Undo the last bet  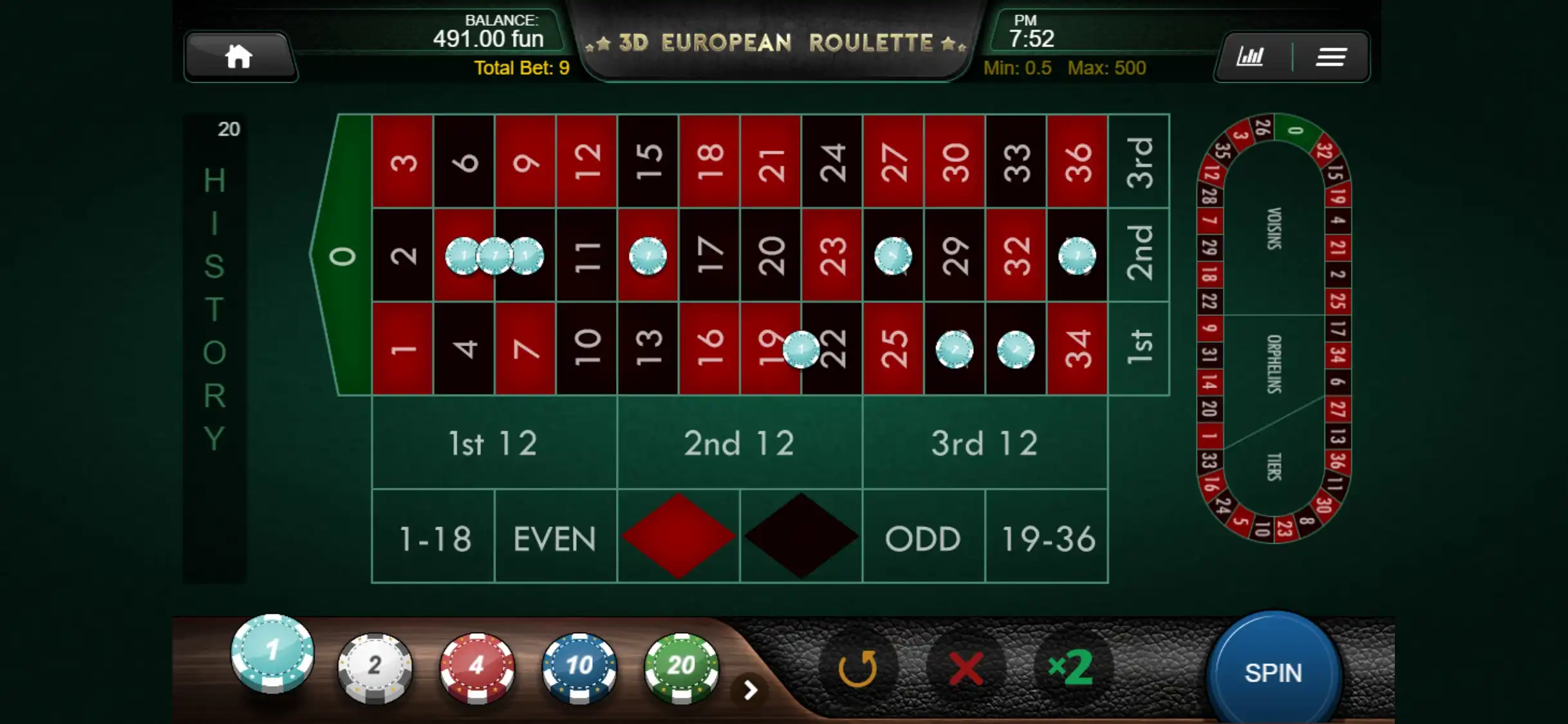[858, 668]
